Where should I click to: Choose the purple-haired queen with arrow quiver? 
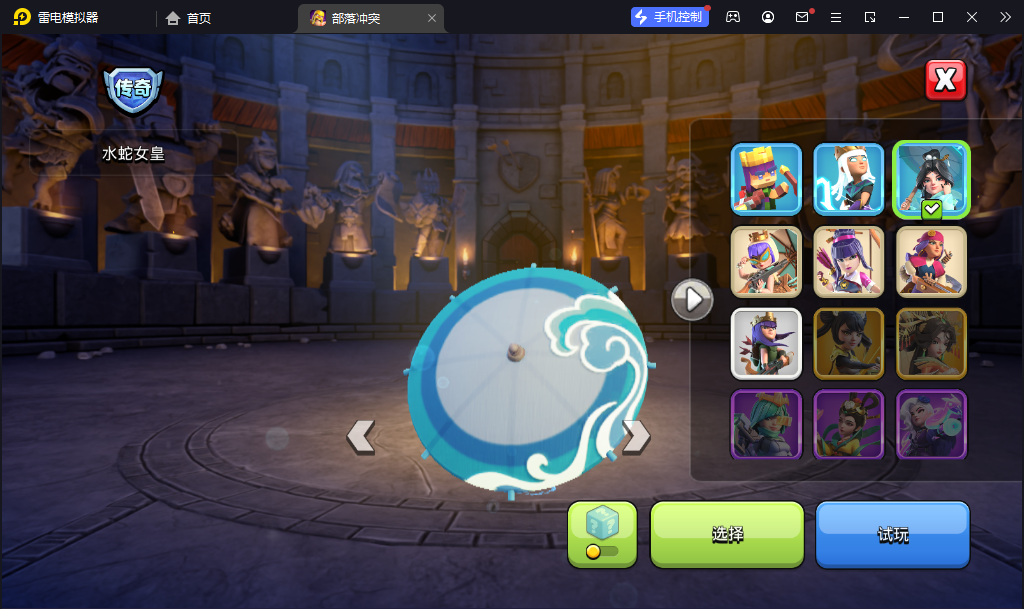pos(849,261)
